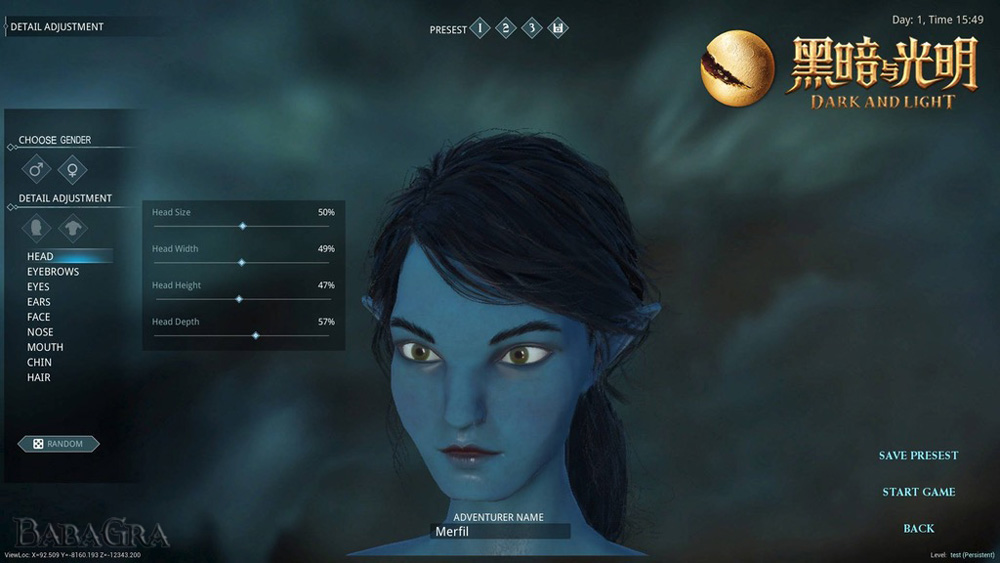The width and height of the screenshot is (1000, 563).
Task: Choose the female gender icon
Action: click(72, 169)
